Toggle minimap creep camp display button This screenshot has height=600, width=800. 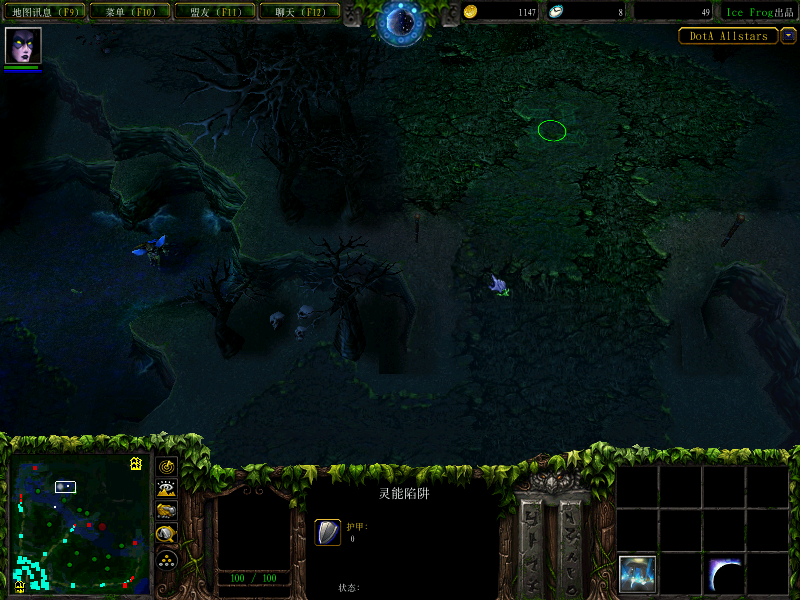pyautogui.click(x=167, y=534)
